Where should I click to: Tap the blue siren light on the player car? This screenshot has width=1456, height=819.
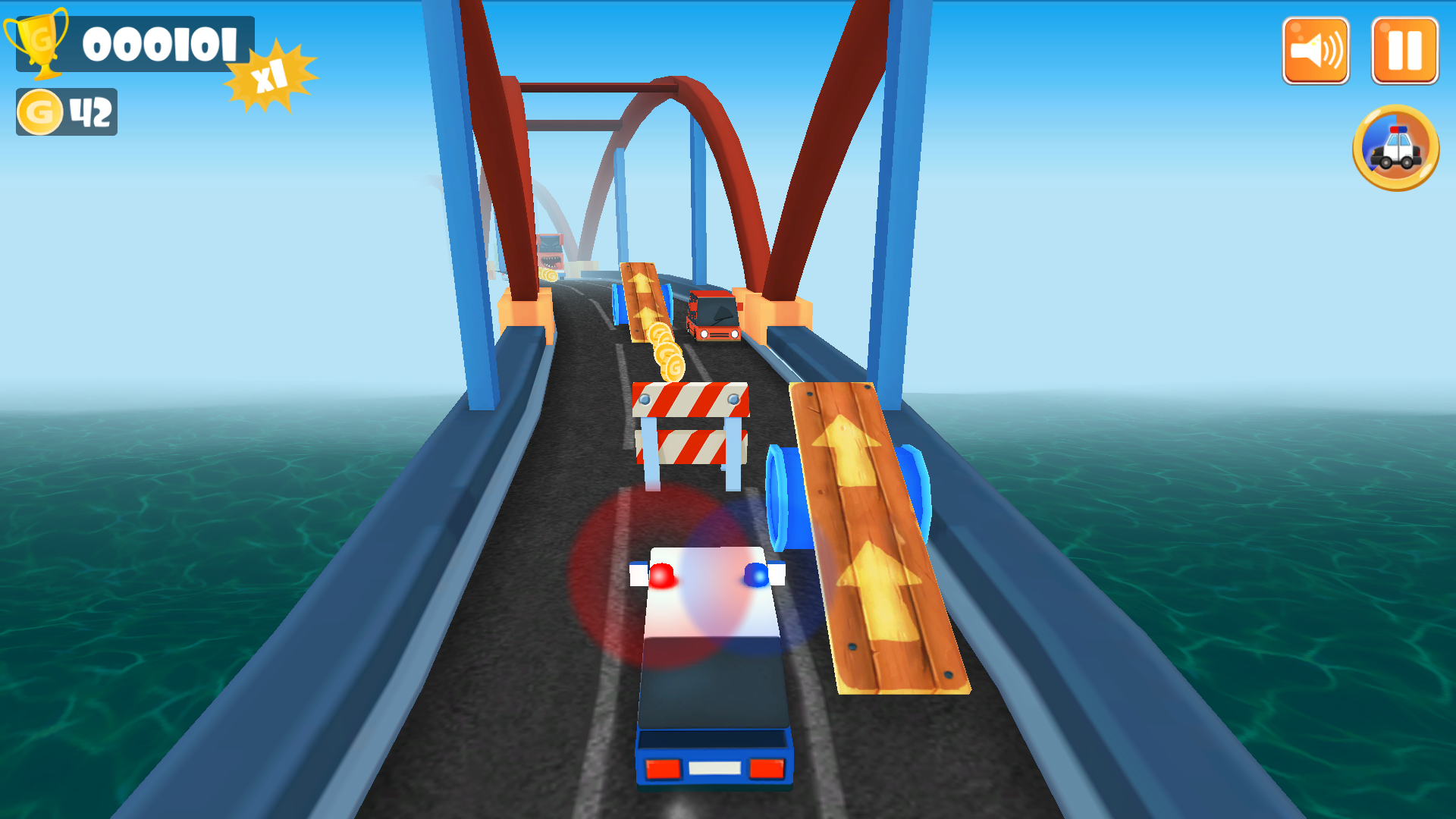(x=754, y=574)
